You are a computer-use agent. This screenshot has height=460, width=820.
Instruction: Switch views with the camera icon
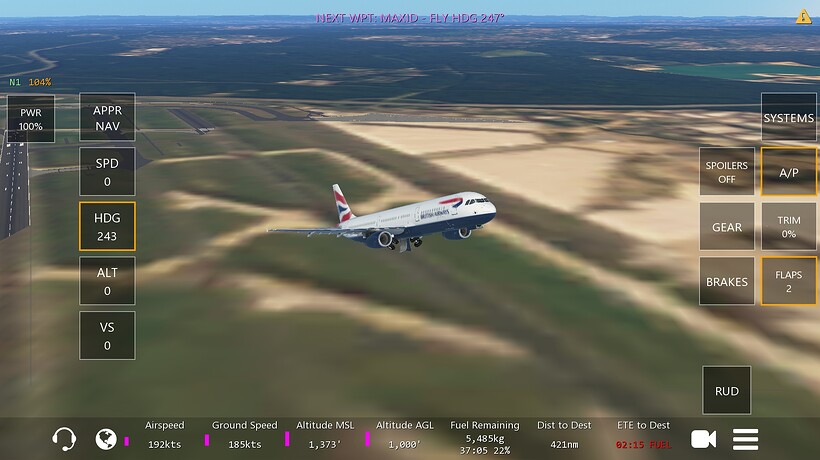pyautogui.click(x=704, y=439)
